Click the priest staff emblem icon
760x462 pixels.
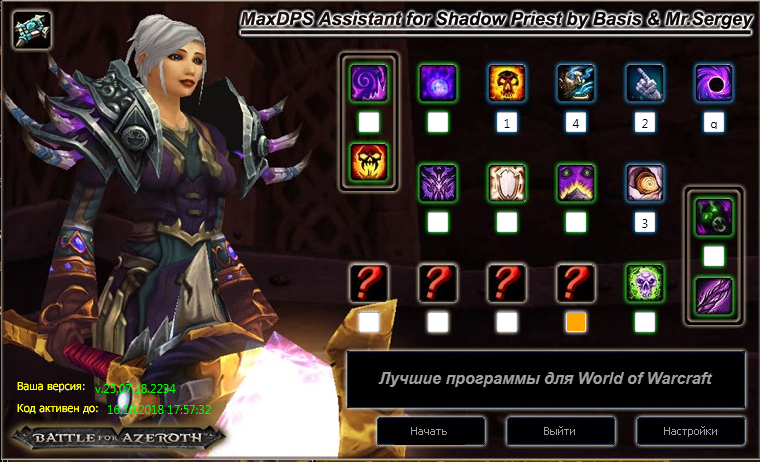coord(30,30)
